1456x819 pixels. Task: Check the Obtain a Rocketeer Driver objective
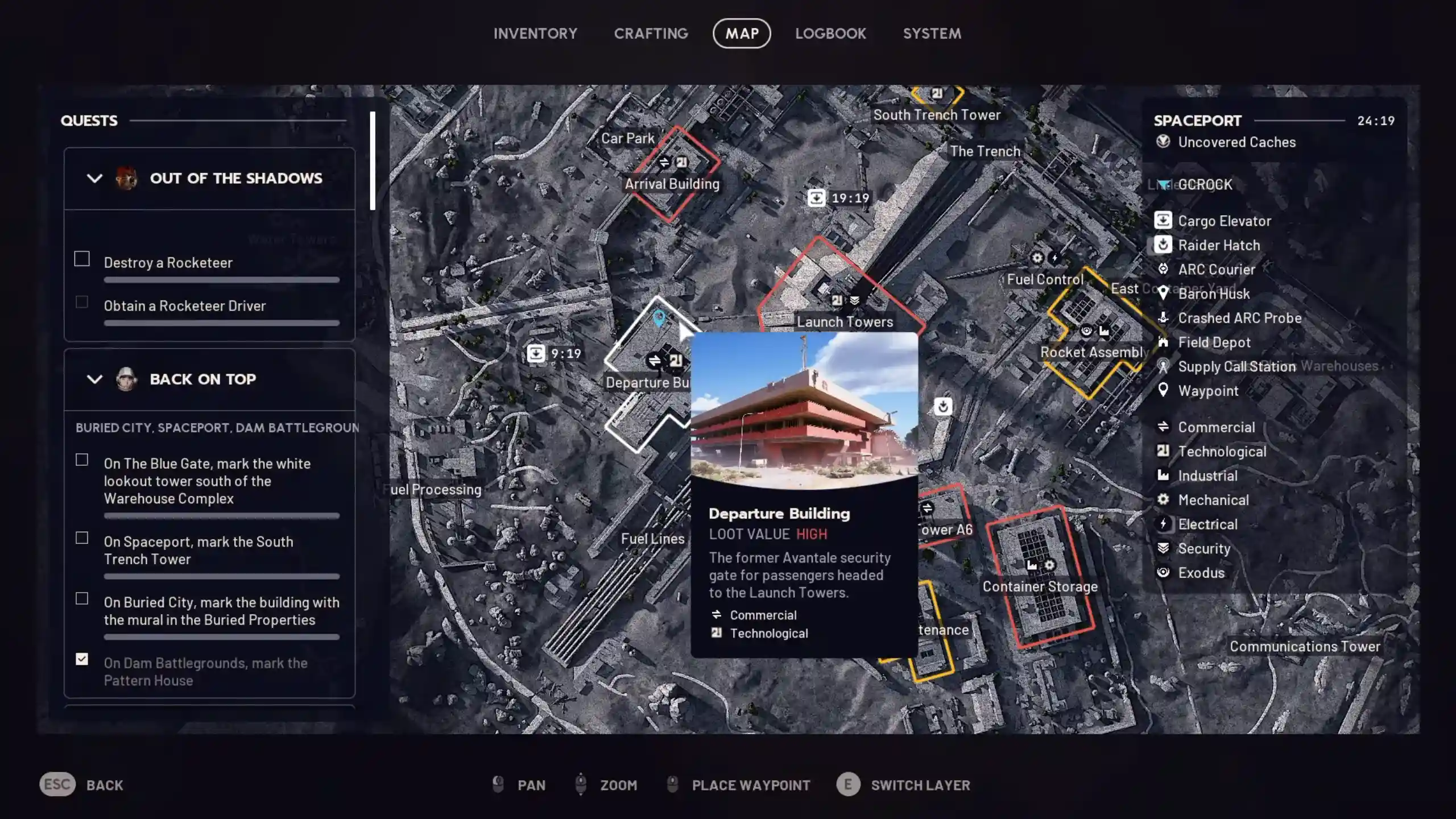pos(81,302)
